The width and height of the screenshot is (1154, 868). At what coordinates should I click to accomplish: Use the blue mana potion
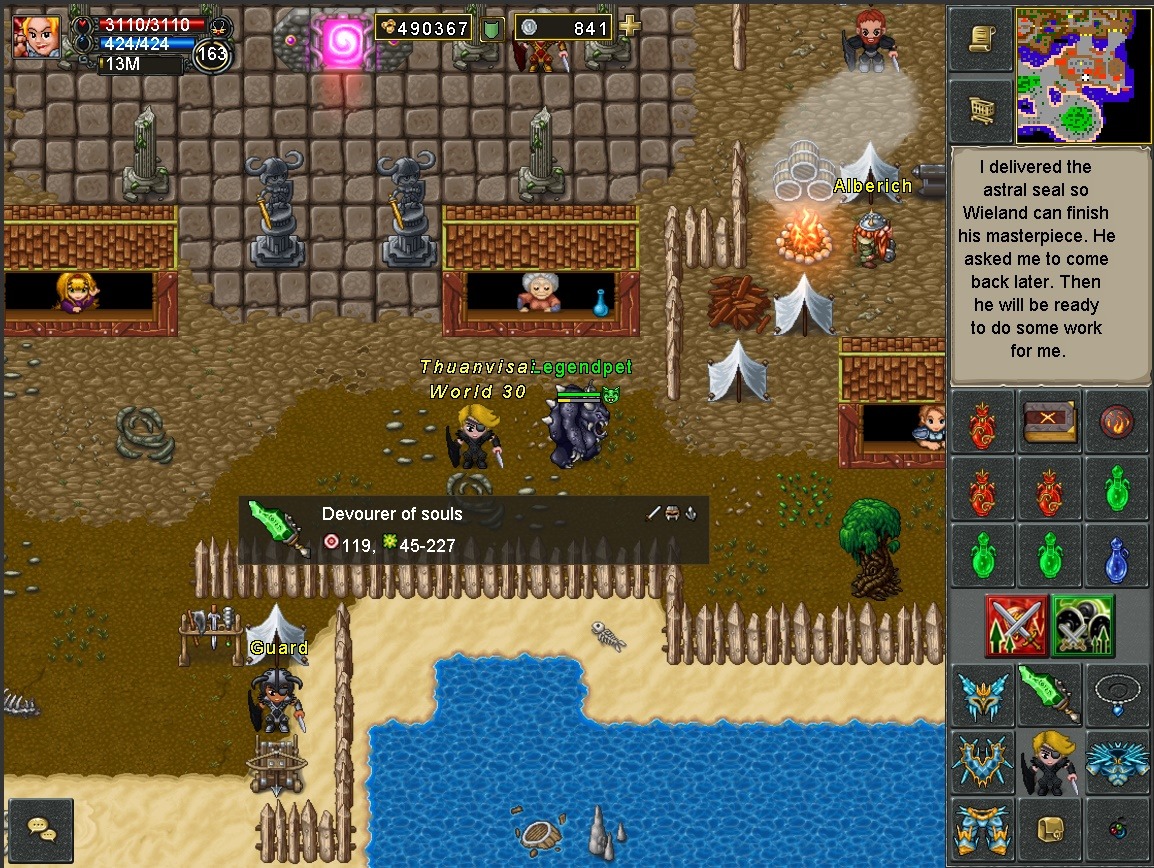click(x=1116, y=557)
